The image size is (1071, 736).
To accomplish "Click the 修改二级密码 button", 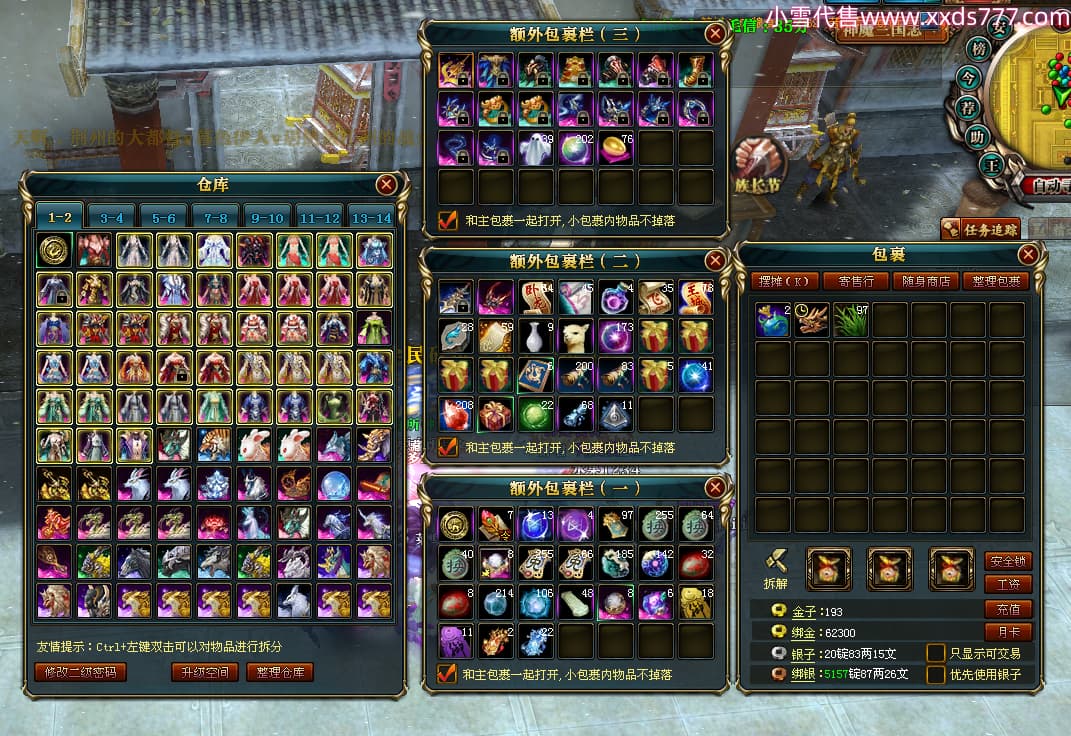I will point(81,672).
